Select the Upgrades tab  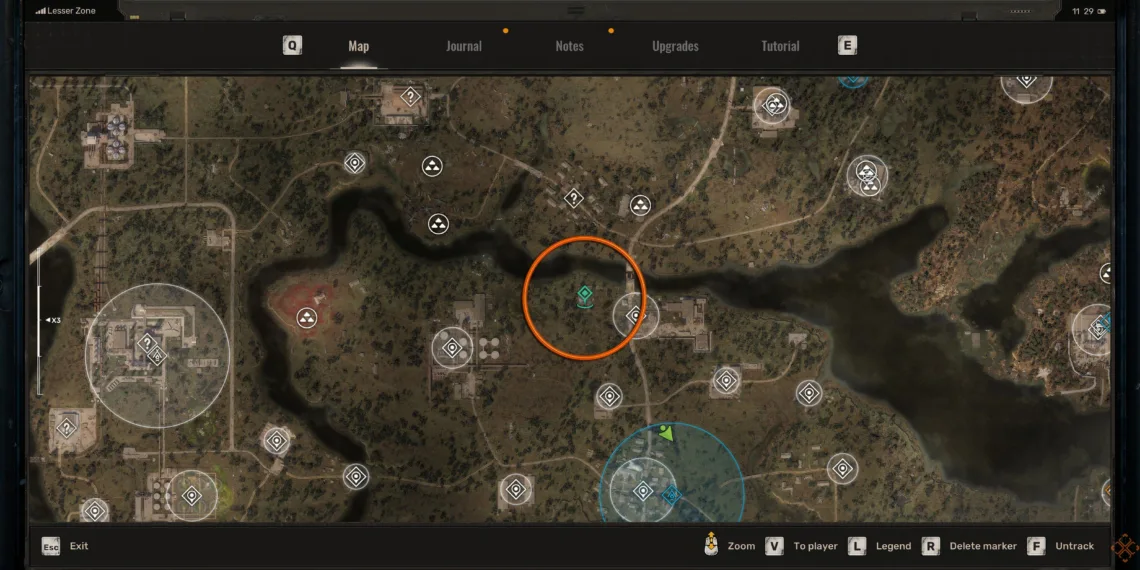675,46
